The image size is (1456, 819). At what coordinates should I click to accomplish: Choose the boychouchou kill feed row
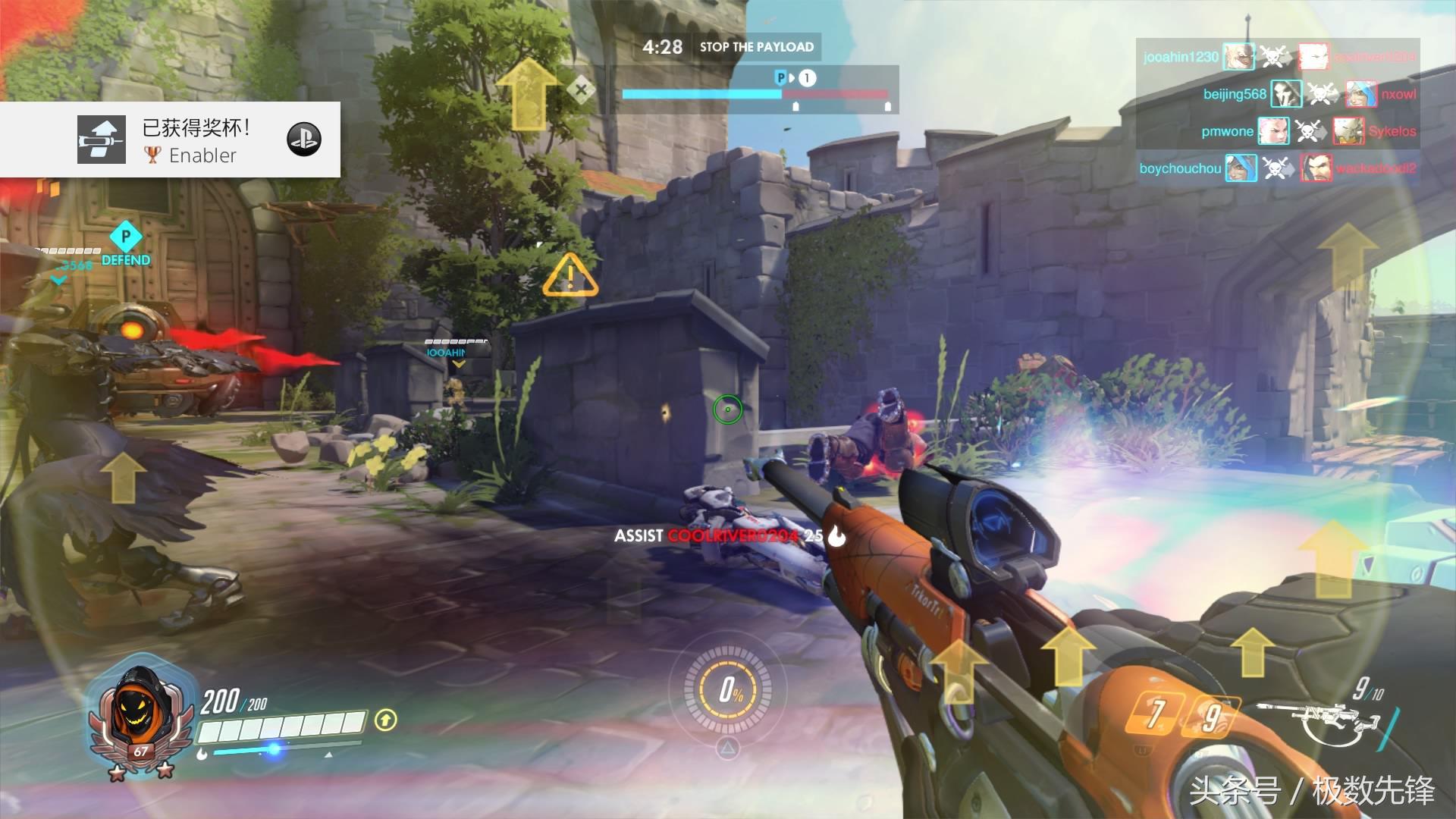[x=1278, y=168]
